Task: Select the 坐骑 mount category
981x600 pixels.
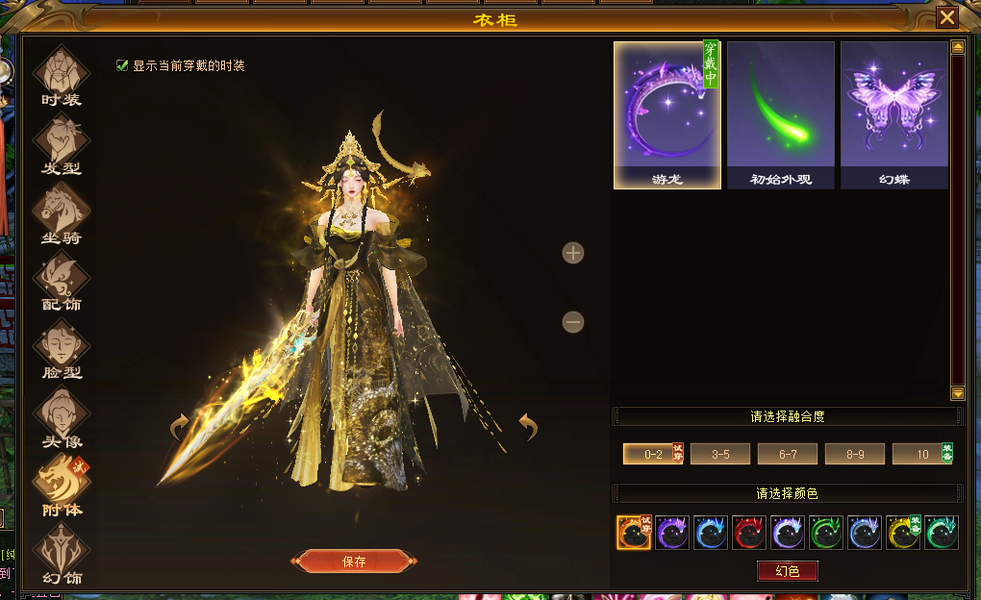Action: pyautogui.click(x=62, y=214)
